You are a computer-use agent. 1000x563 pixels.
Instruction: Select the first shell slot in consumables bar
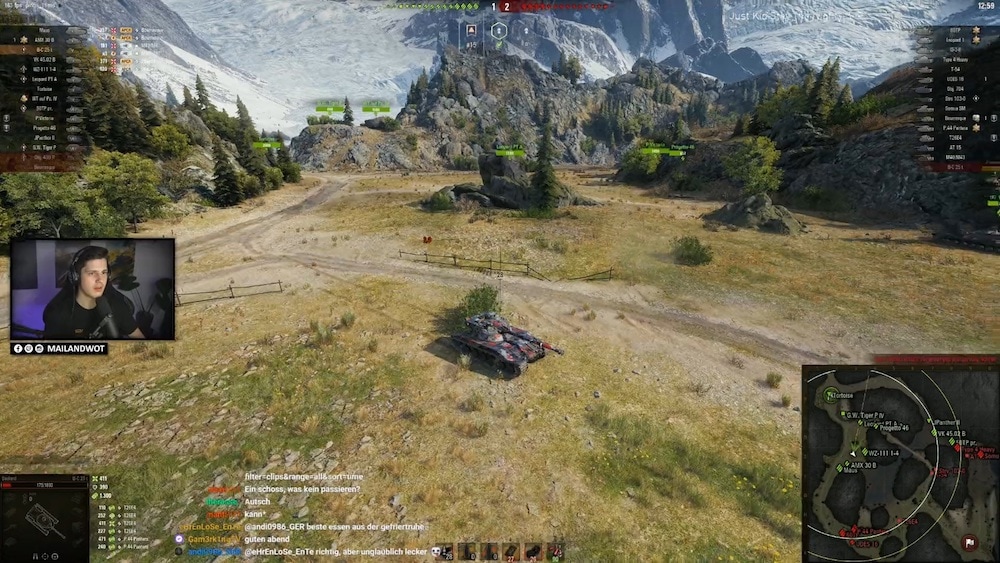click(x=444, y=551)
